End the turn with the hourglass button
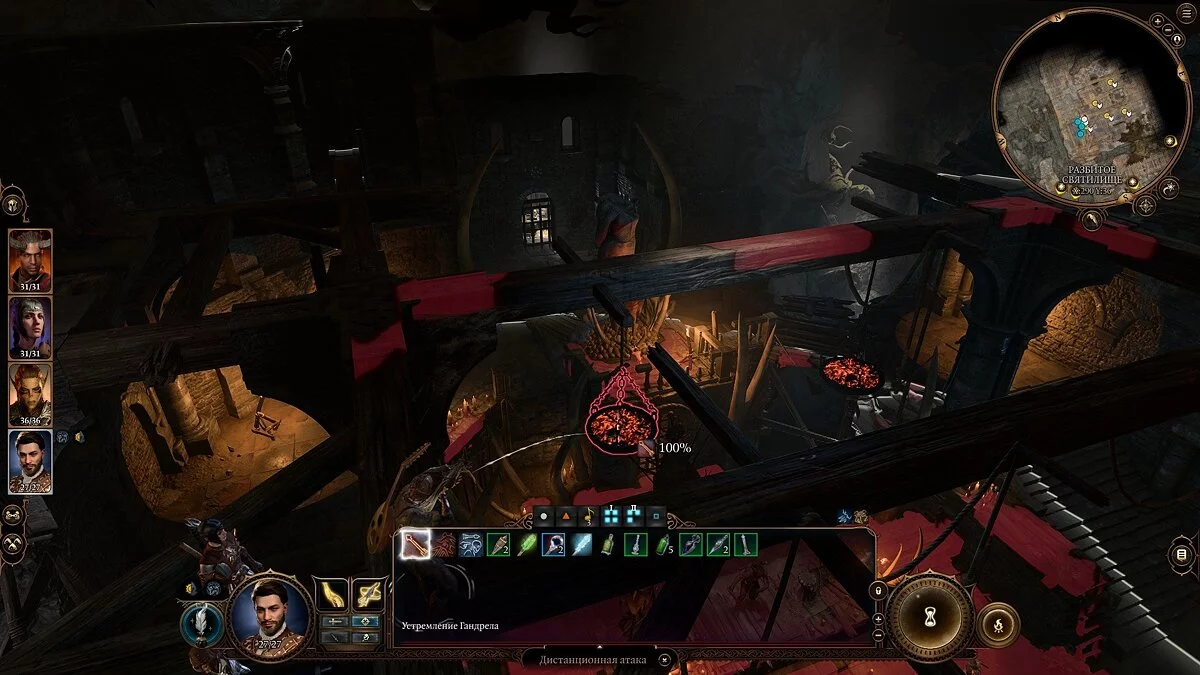Screen dimensions: 1200x675 (x=934, y=614)
